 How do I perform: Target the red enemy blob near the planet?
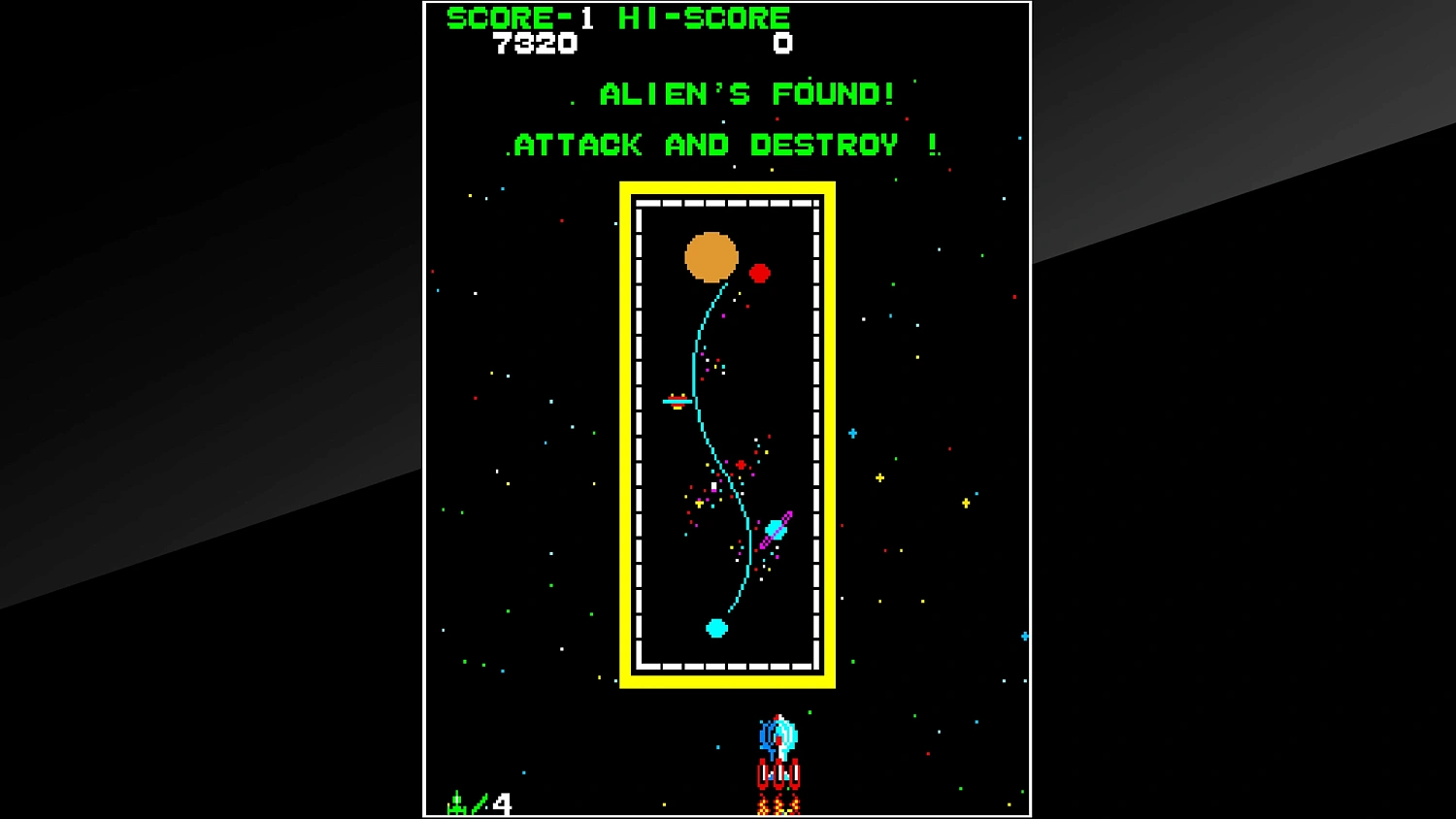[x=760, y=274]
